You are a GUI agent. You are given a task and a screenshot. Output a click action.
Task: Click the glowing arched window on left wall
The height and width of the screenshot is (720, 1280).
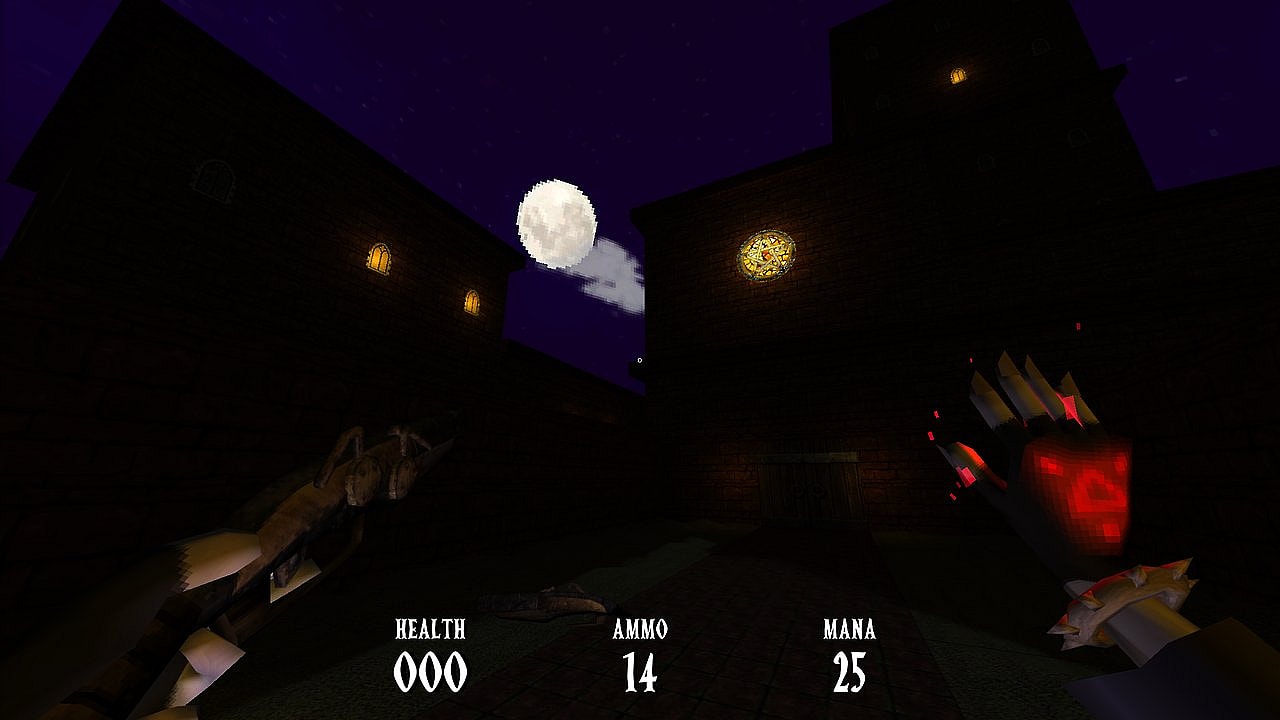coord(378,258)
